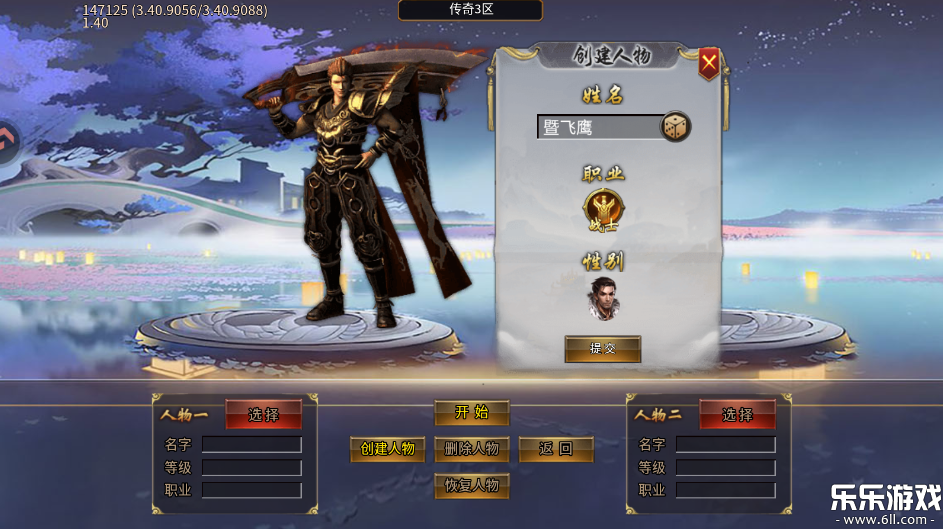This screenshot has width=943, height=529.
Task: Go back with the 返回 button
Action: coord(555,449)
